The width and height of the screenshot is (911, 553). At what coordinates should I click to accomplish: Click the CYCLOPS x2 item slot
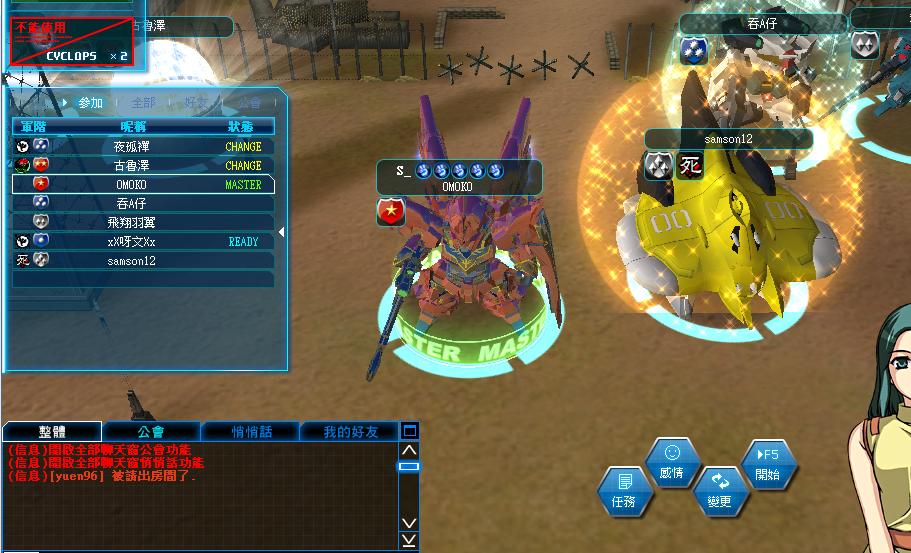(x=72, y=42)
